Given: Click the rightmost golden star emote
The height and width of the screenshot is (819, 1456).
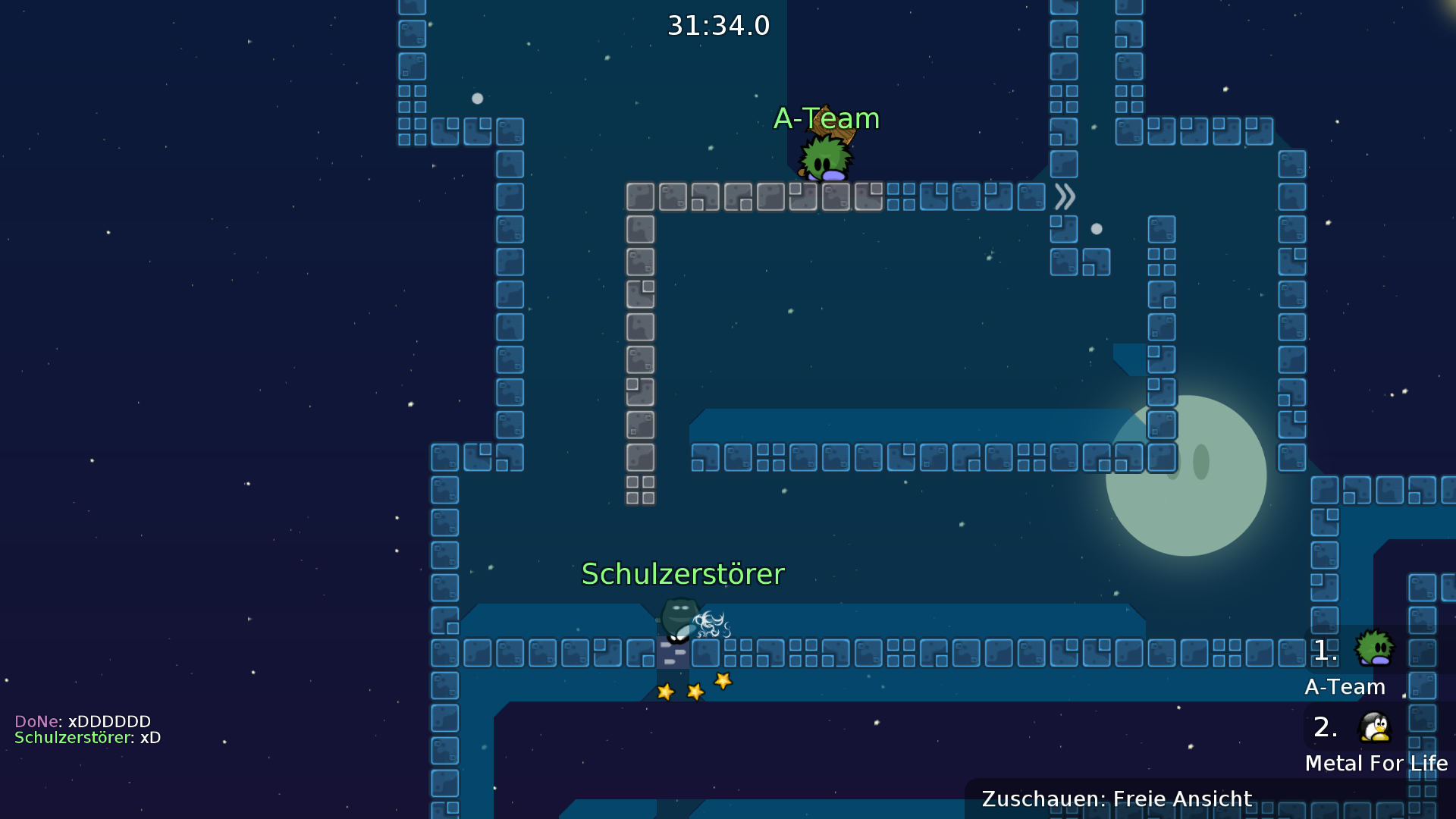Looking at the screenshot, I should pos(723,682).
